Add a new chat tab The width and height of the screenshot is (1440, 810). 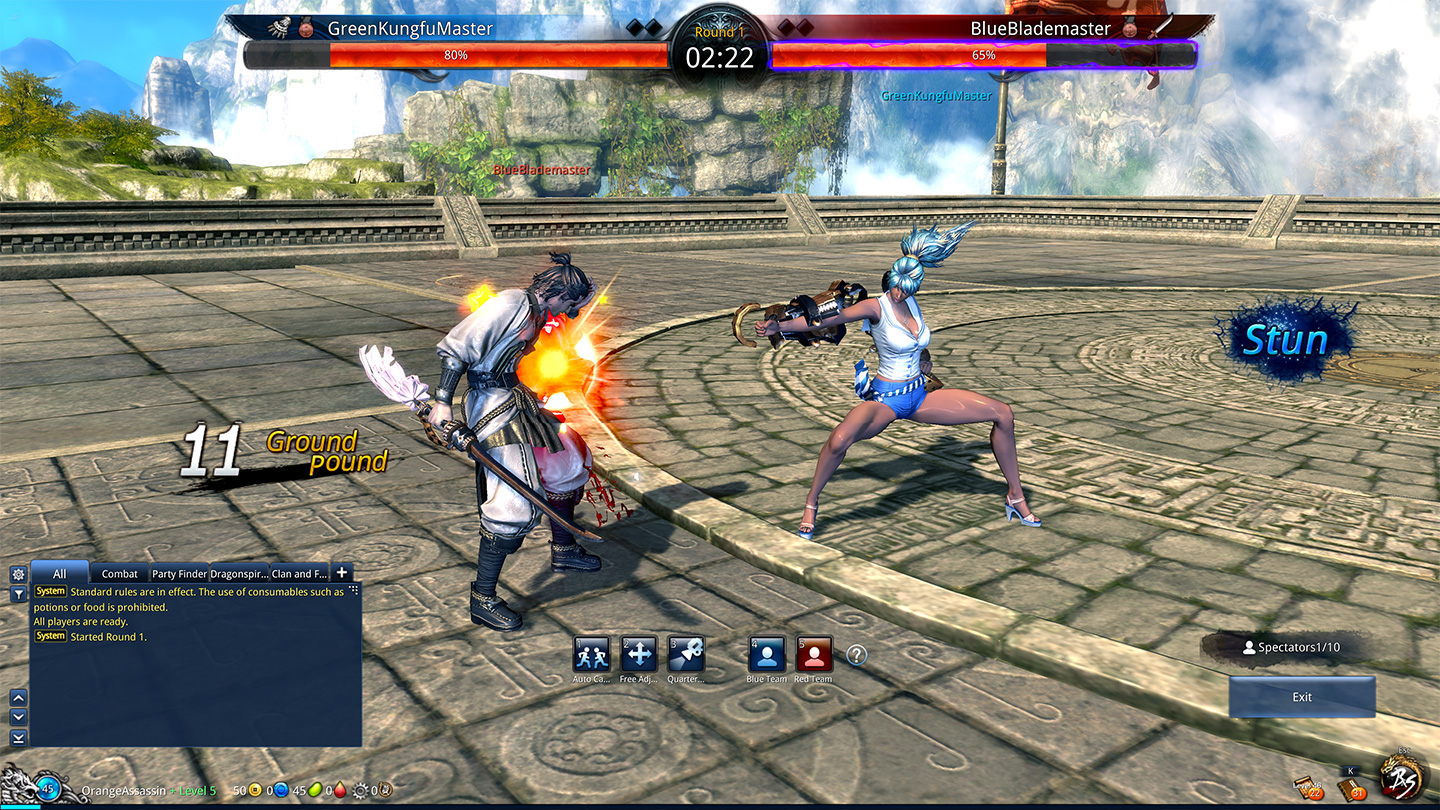click(342, 572)
